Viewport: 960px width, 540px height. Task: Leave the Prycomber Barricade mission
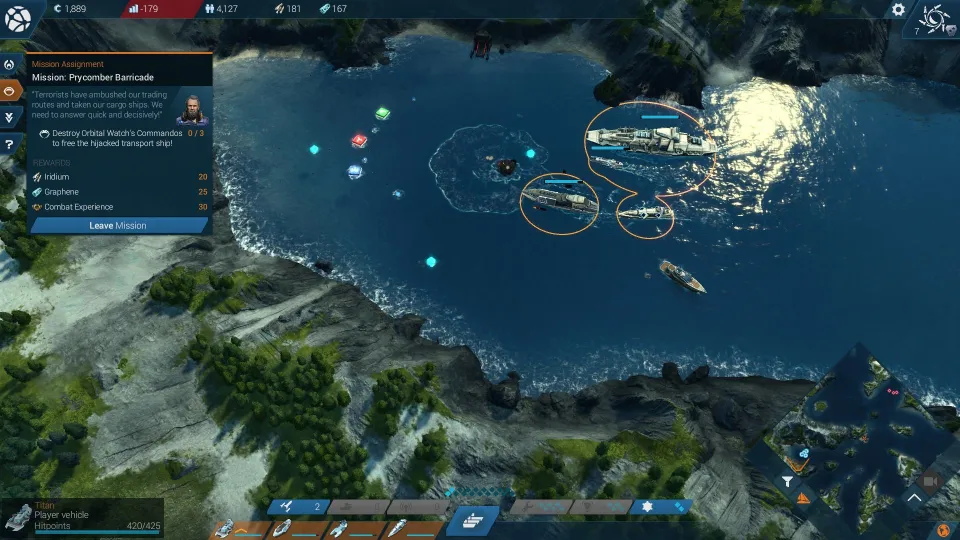tap(118, 225)
